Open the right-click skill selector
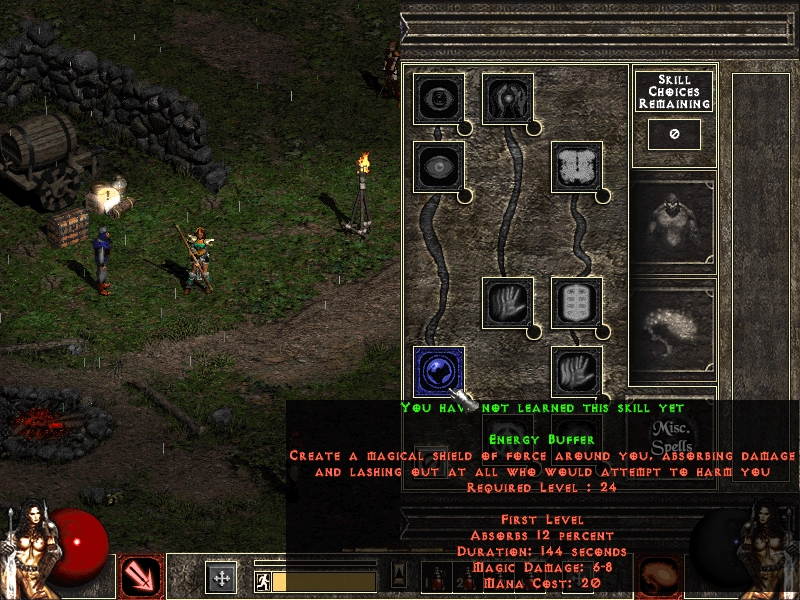The image size is (800, 600). tap(659, 577)
